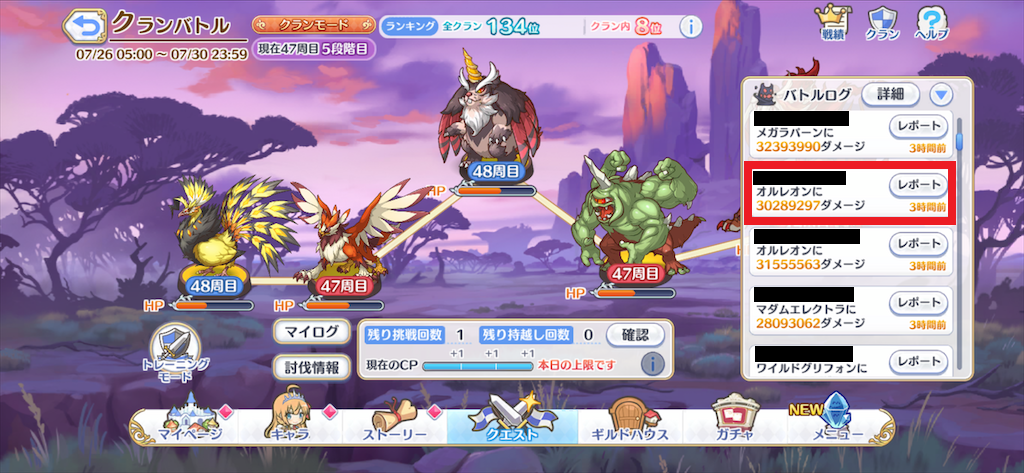
Task: Open the 詳細 battle log details
Action: 890,94
